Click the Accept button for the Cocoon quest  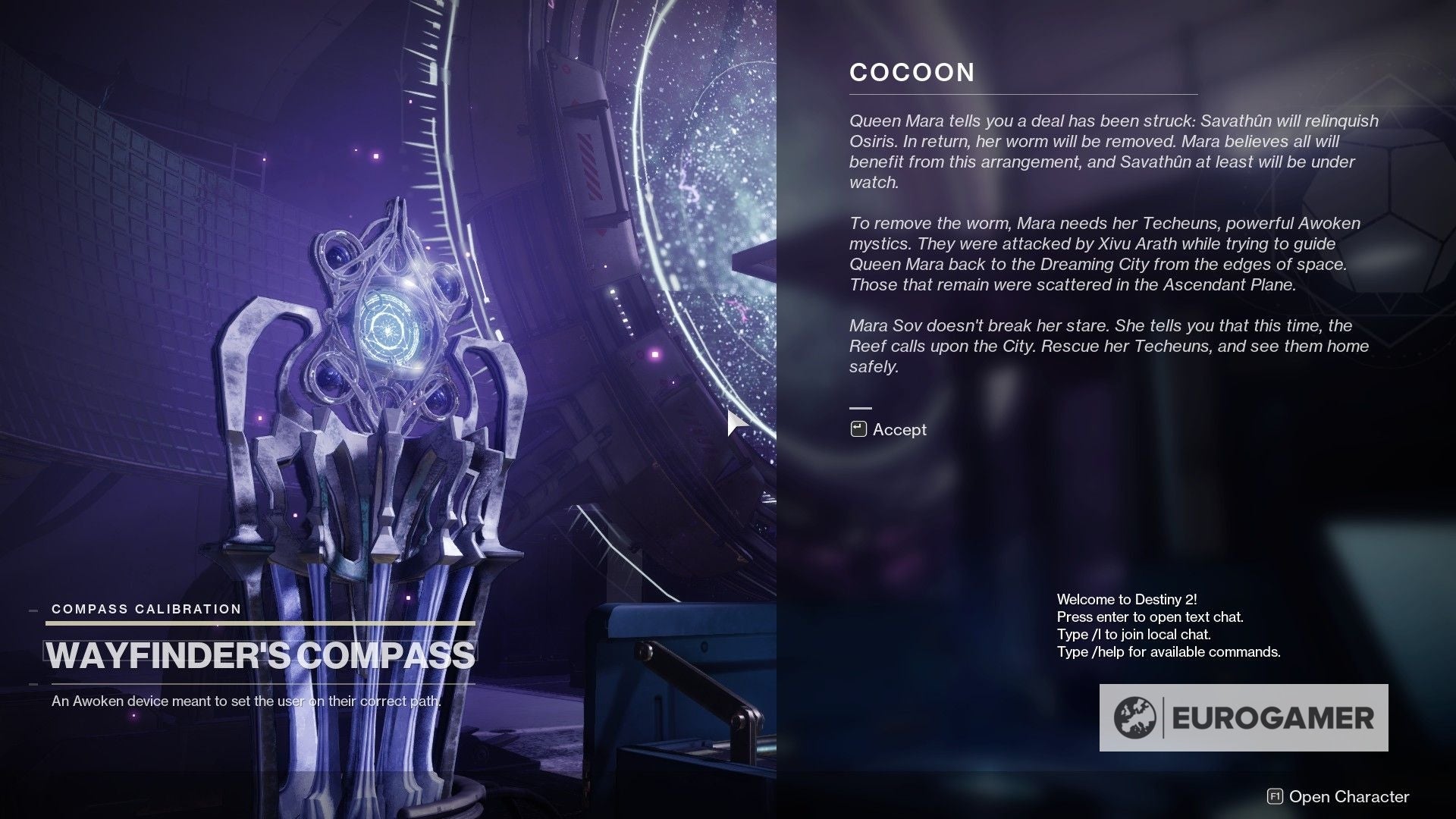tap(902, 429)
